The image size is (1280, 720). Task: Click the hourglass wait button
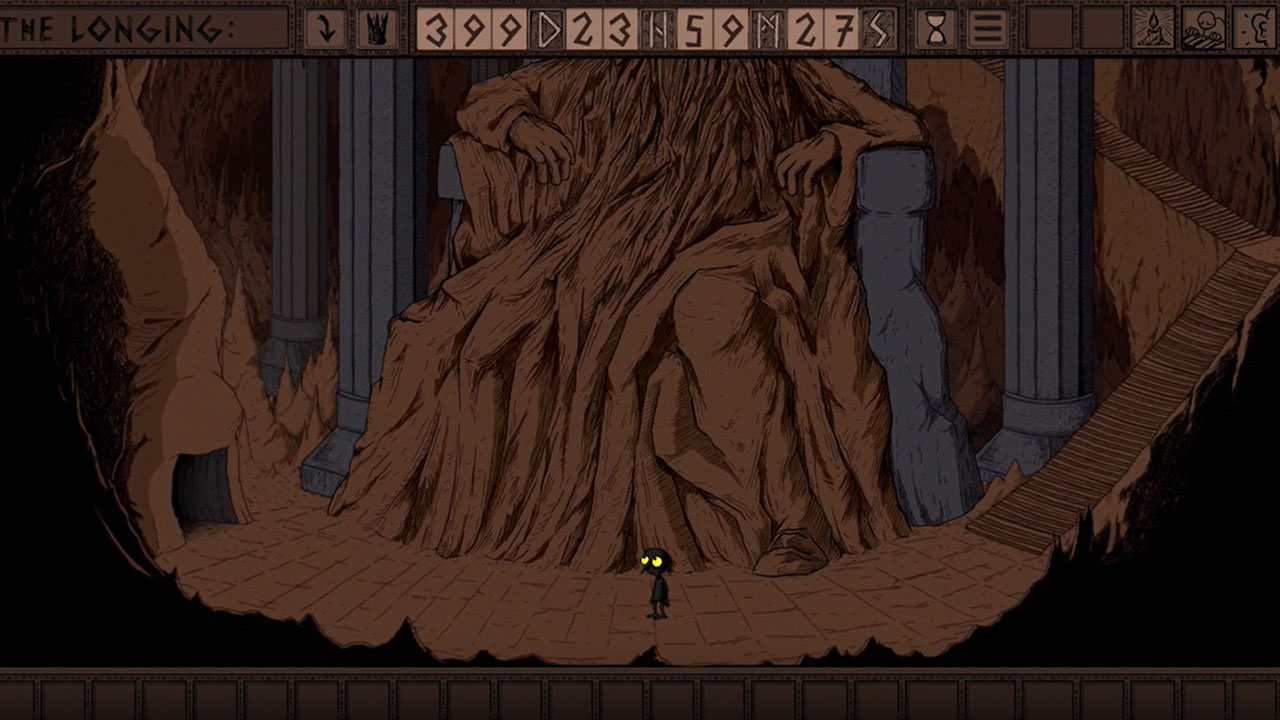click(936, 28)
